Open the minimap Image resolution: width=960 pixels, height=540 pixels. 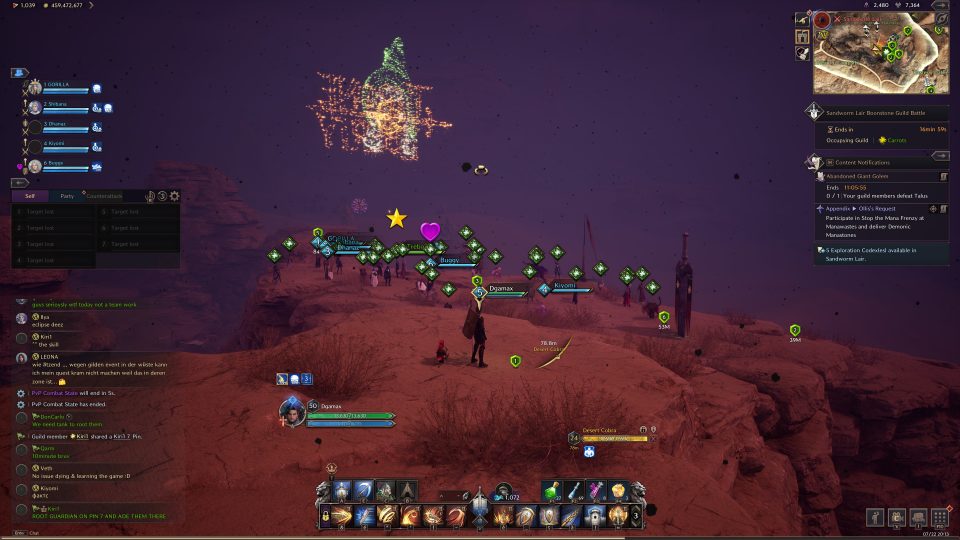(x=880, y=53)
